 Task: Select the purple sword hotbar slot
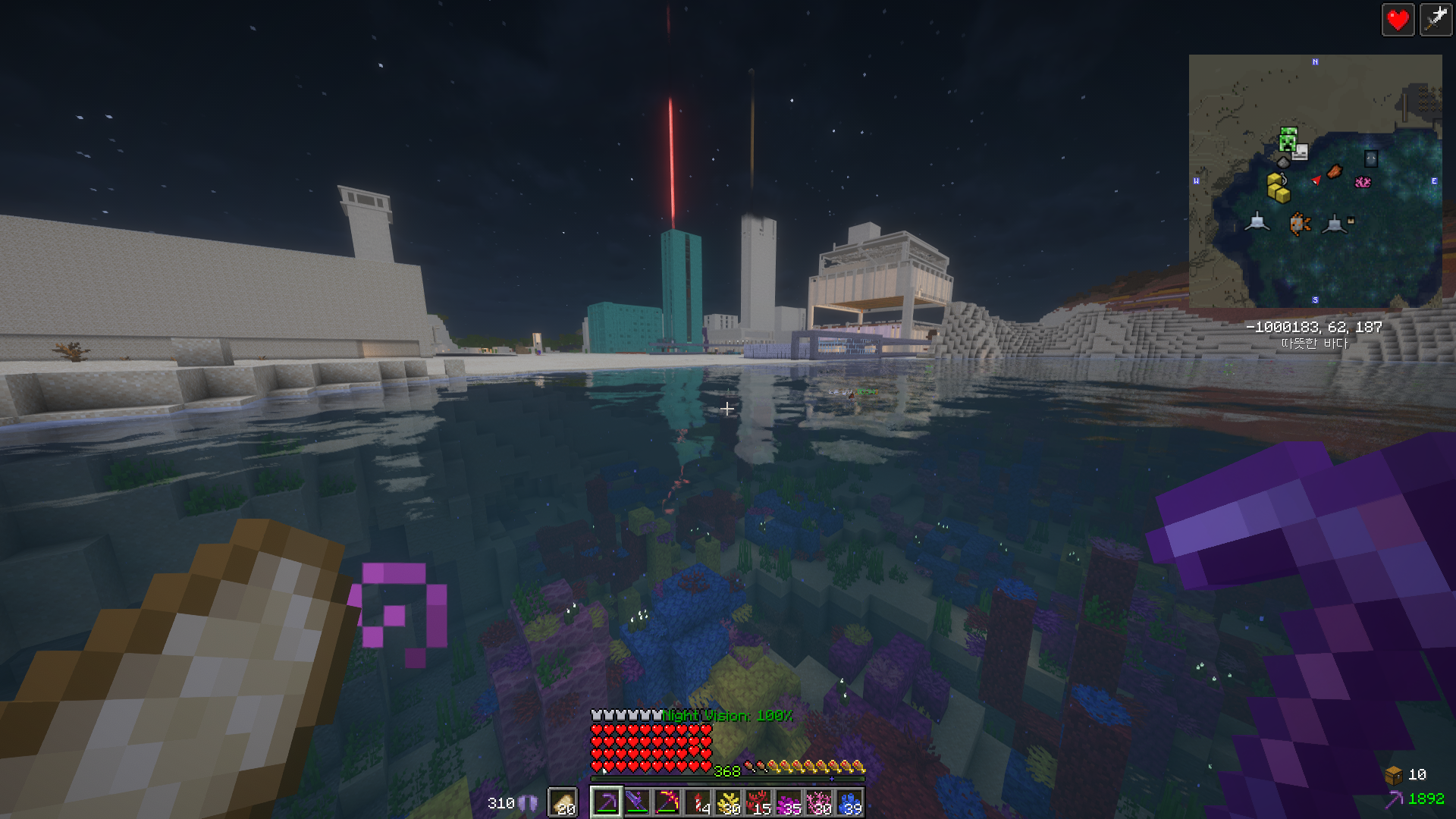637,802
